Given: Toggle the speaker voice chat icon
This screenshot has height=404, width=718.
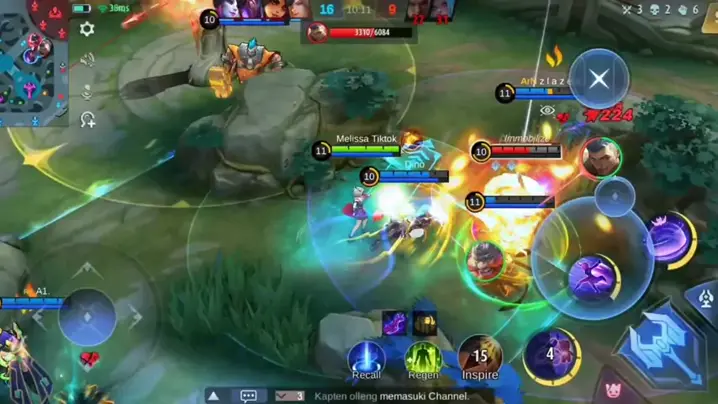Looking at the screenshot, I should 87,60.
